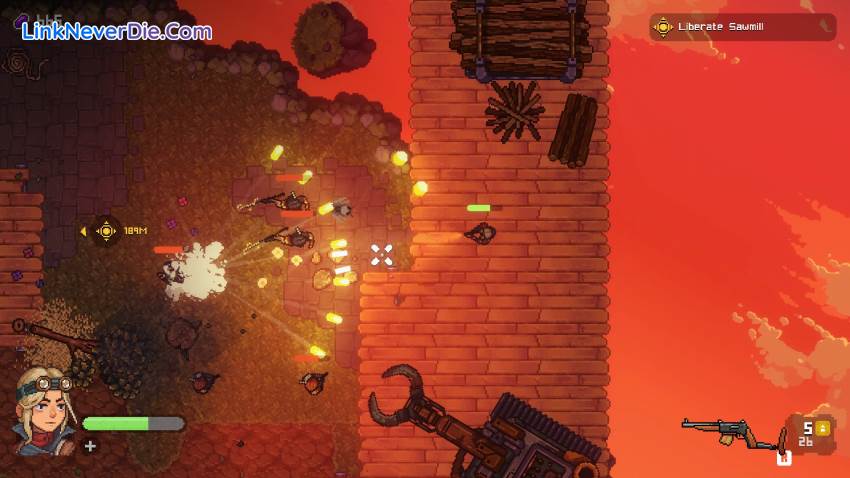The height and width of the screenshot is (478, 850).
Task: Click the plus icon below the health bar
Action: pyautogui.click(x=90, y=446)
